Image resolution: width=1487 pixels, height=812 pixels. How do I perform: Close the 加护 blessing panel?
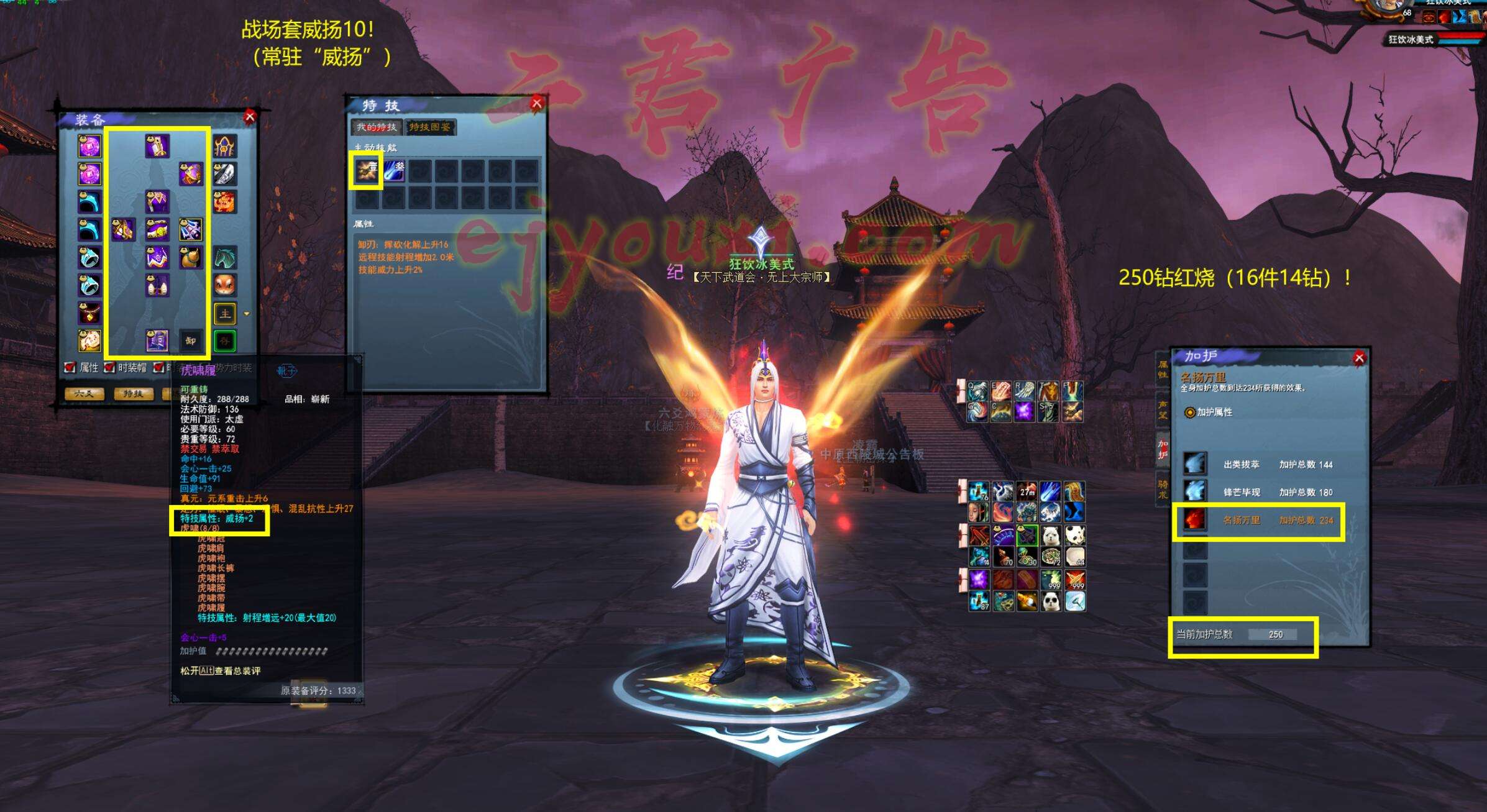click(x=1359, y=357)
